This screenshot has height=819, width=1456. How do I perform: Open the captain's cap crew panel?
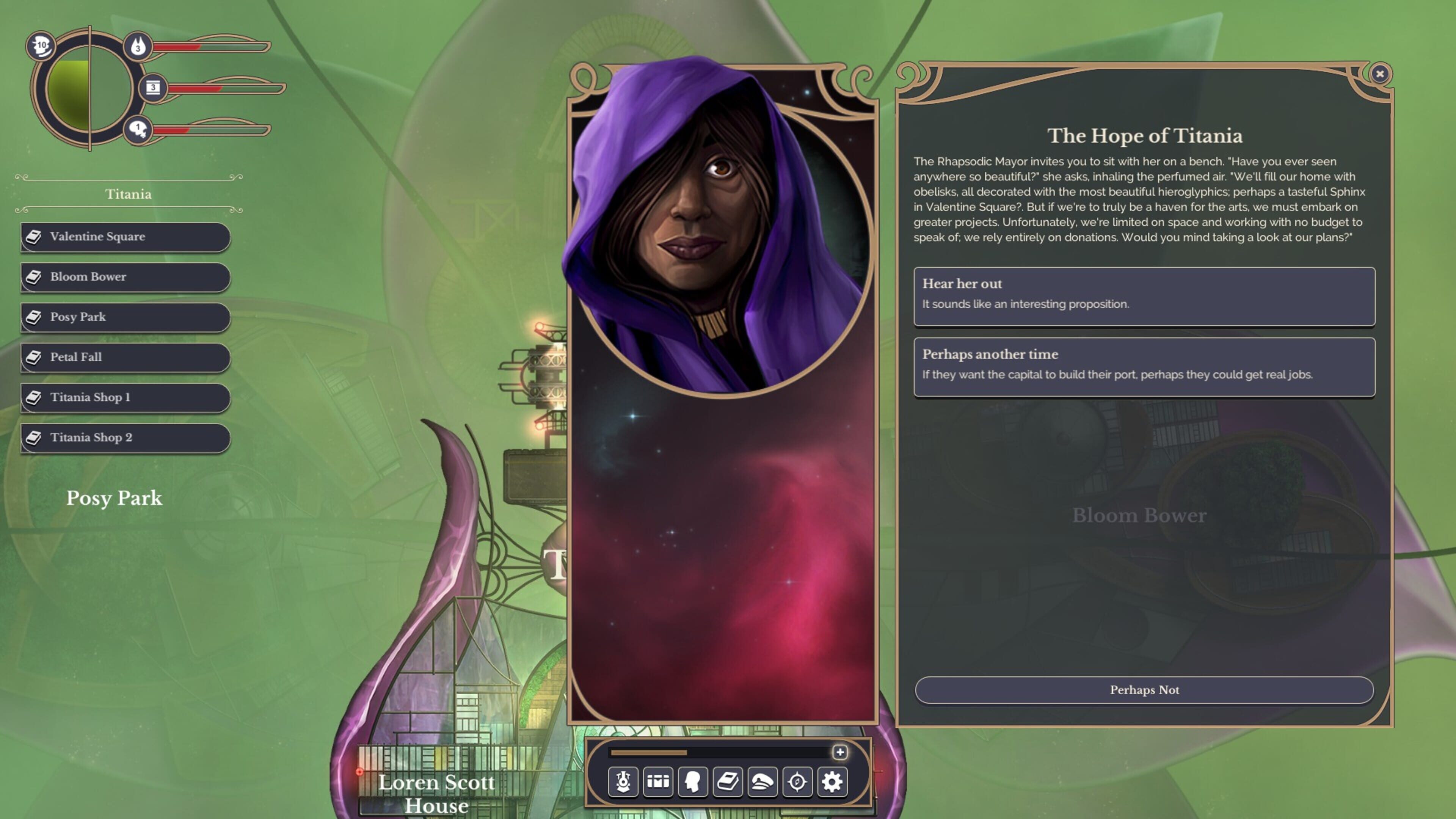(x=763, y=782)
